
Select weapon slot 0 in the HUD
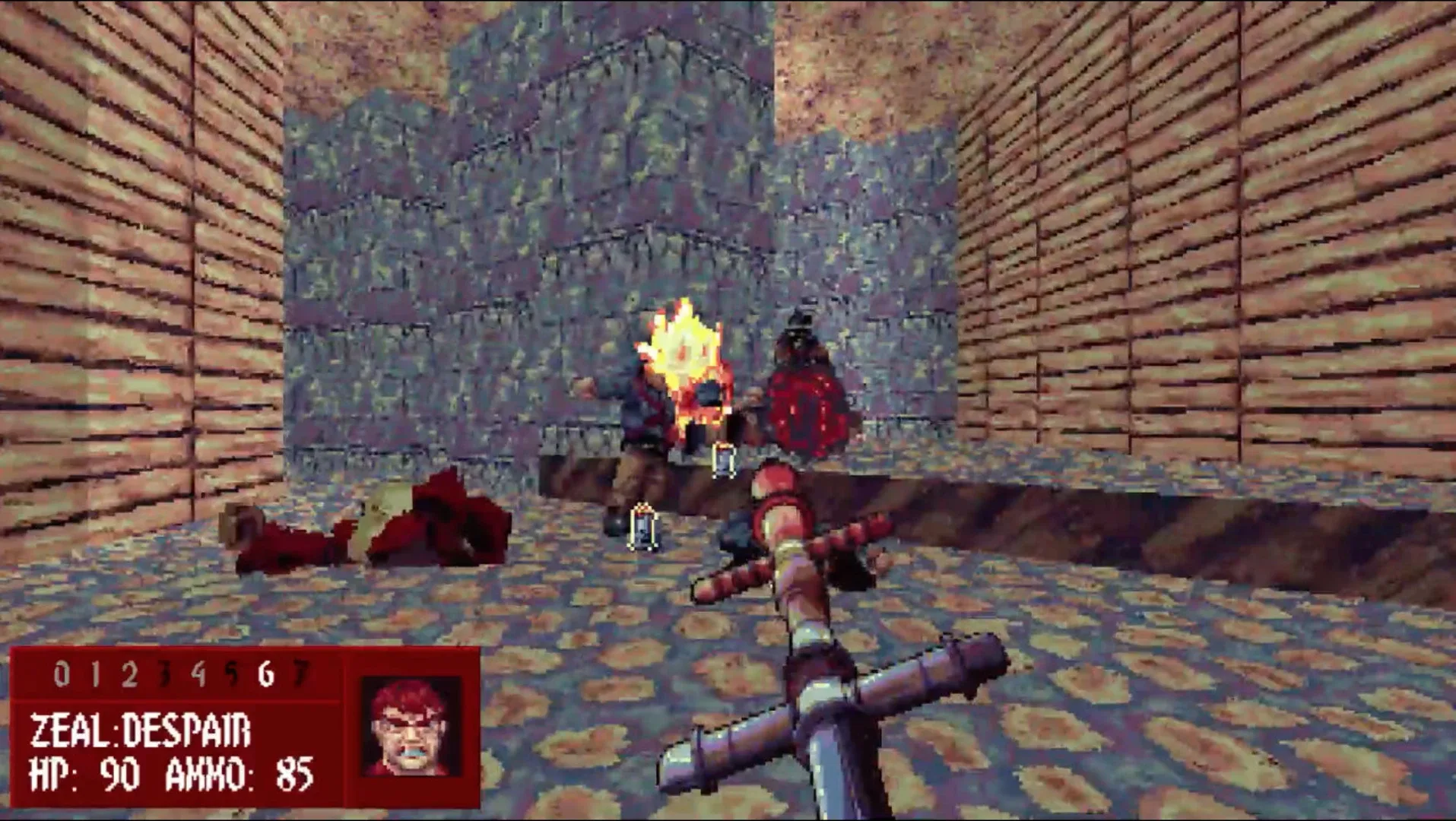tap(62, 674)
